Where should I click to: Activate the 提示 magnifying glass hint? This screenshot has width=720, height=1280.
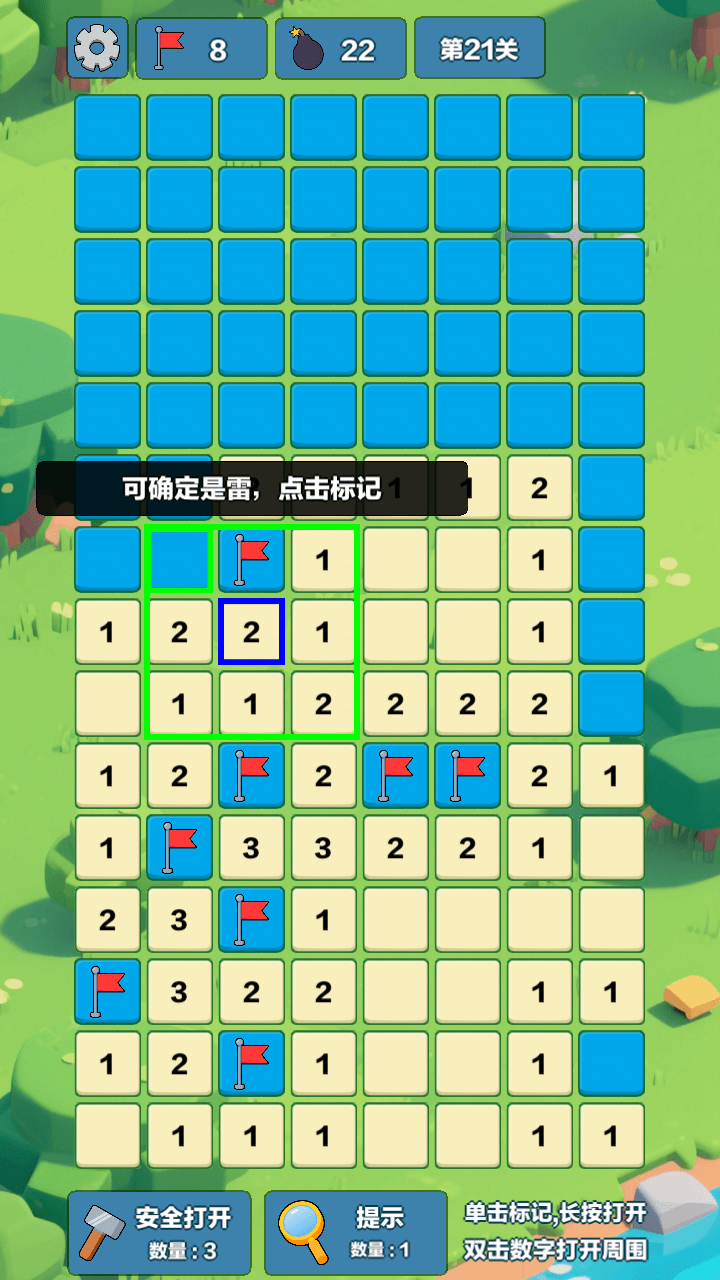point(355,1232)
